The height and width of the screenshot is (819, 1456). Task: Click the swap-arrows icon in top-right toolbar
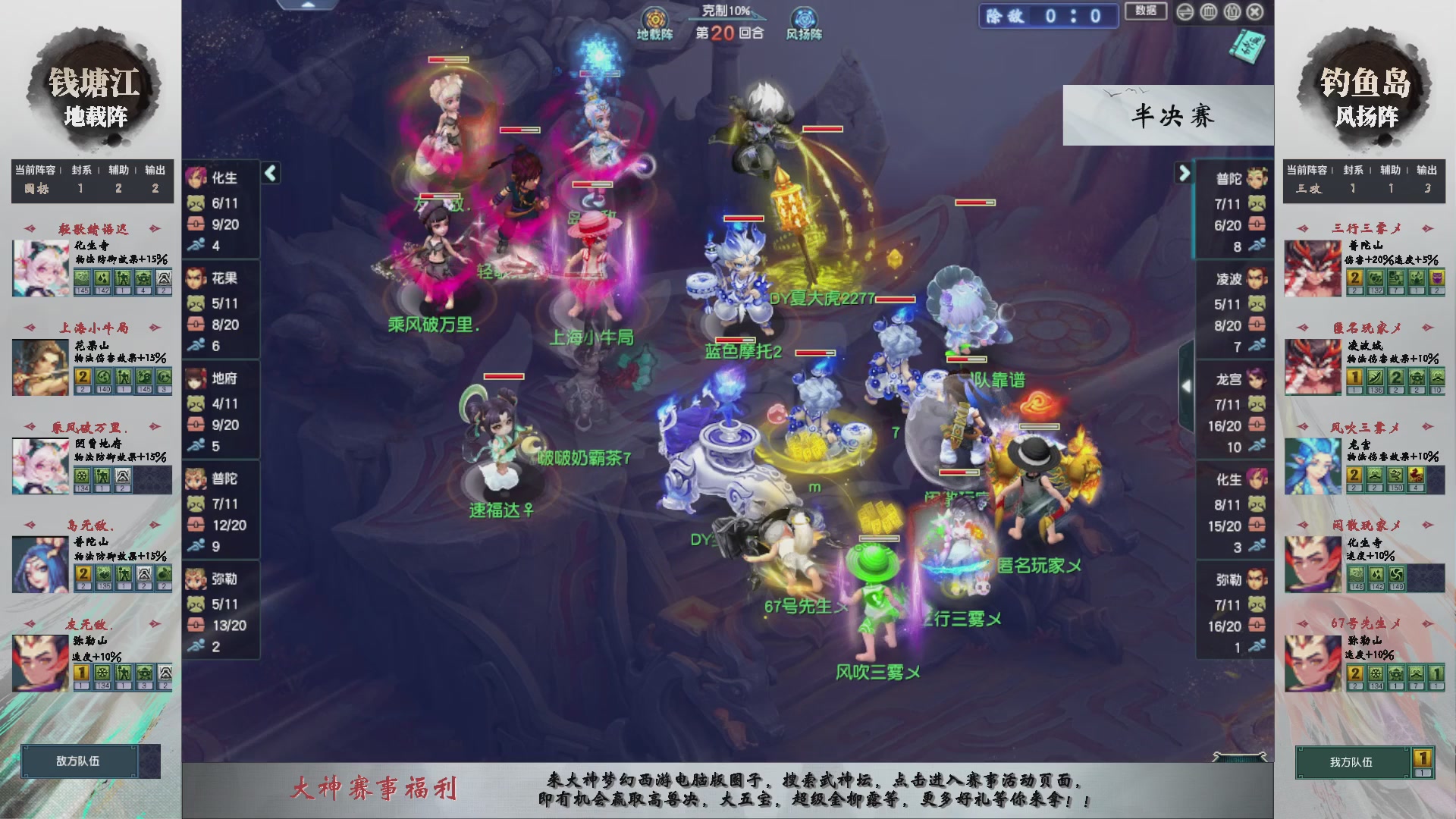tap(1185, 13)
